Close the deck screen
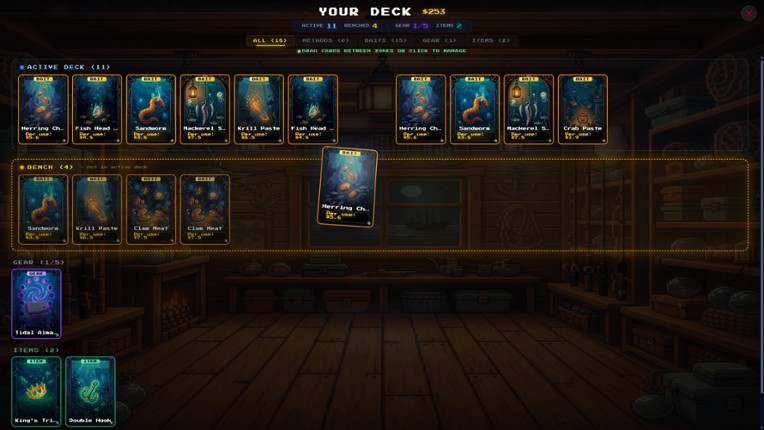764x430 pixels. (x=748, y=13)
